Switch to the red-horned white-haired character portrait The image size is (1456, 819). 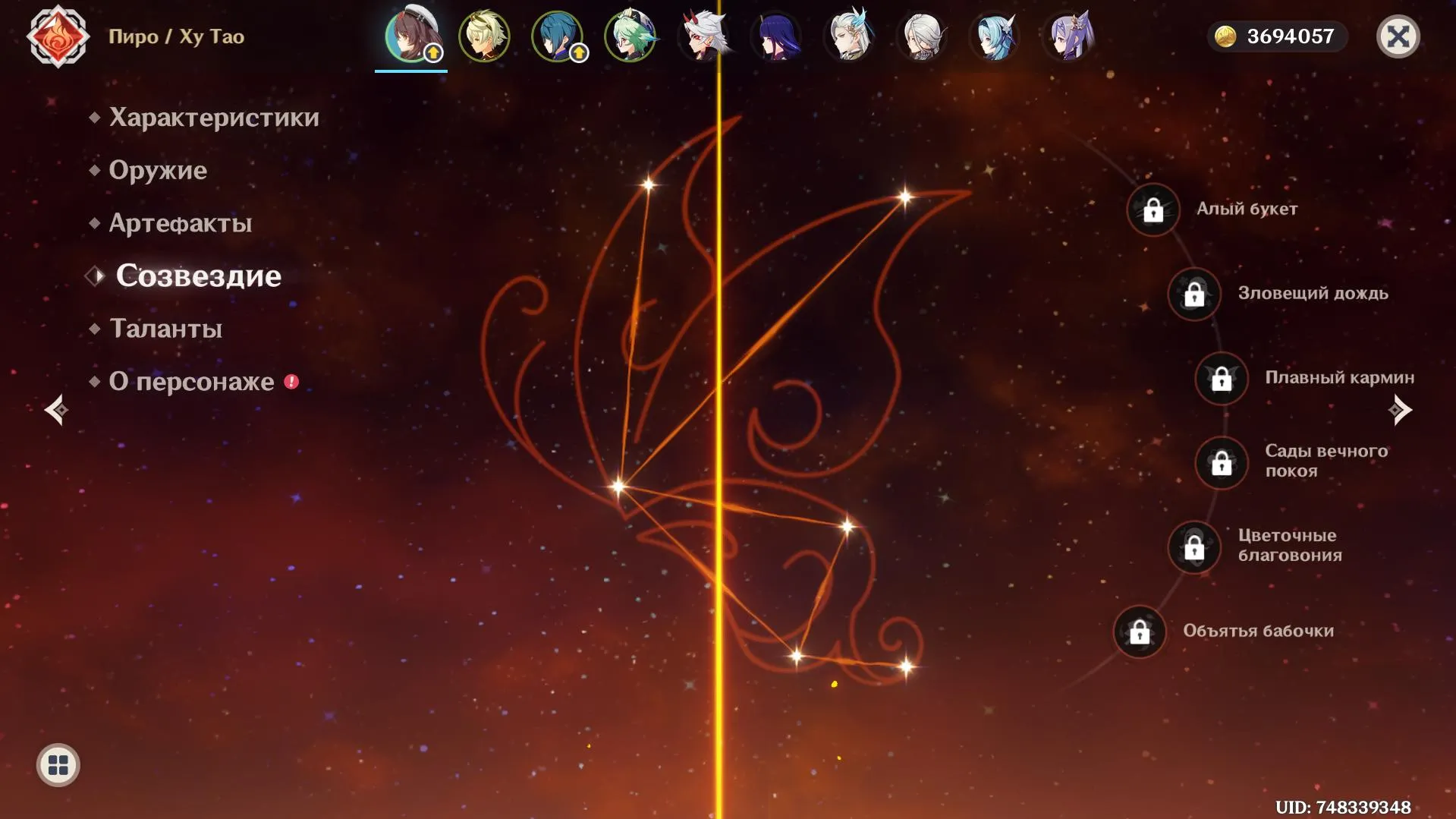click(x=703, y=36)
